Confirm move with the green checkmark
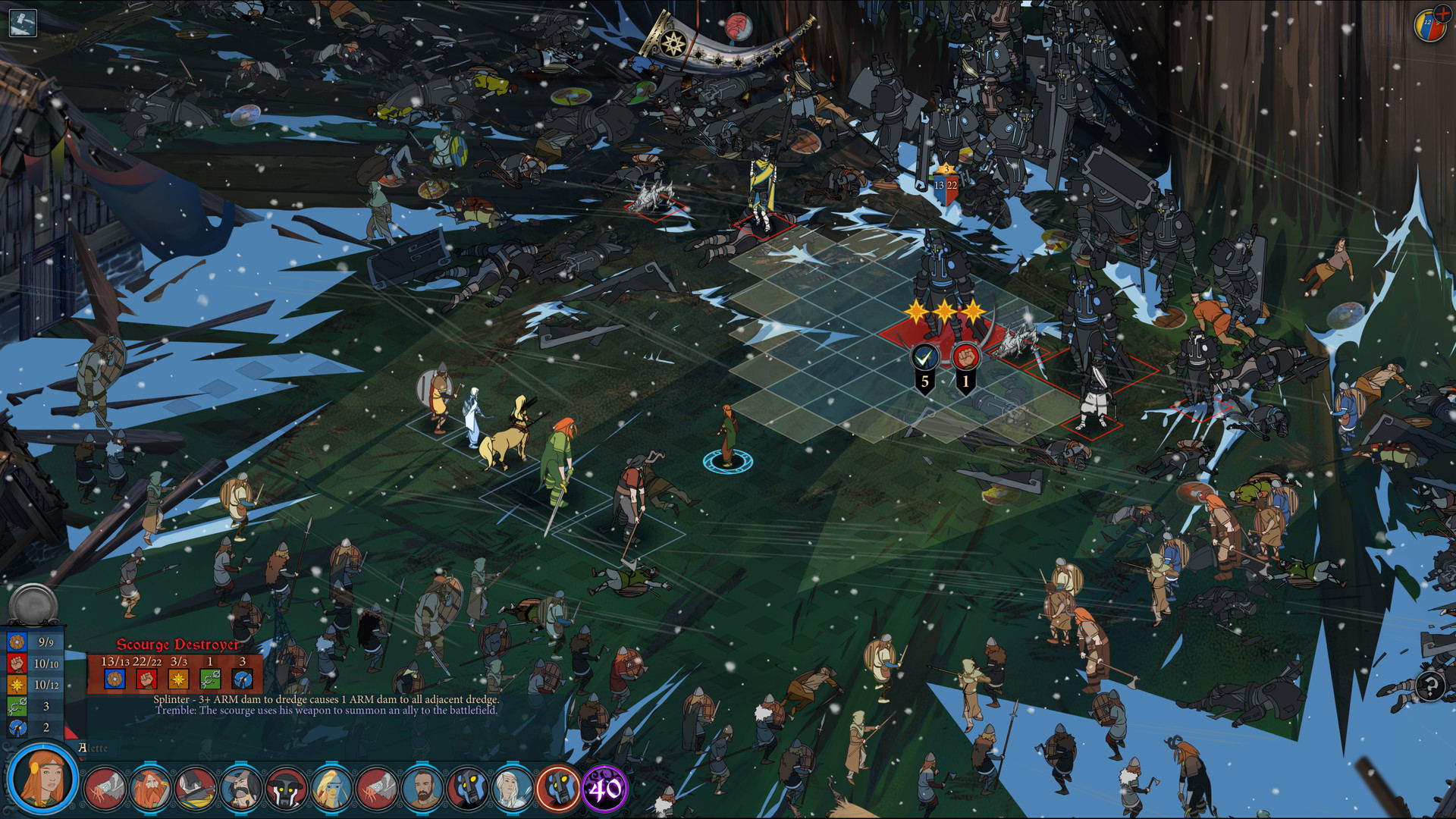Screen dimensions: 1456x819 pyautogui.click(x=924, y=356)
